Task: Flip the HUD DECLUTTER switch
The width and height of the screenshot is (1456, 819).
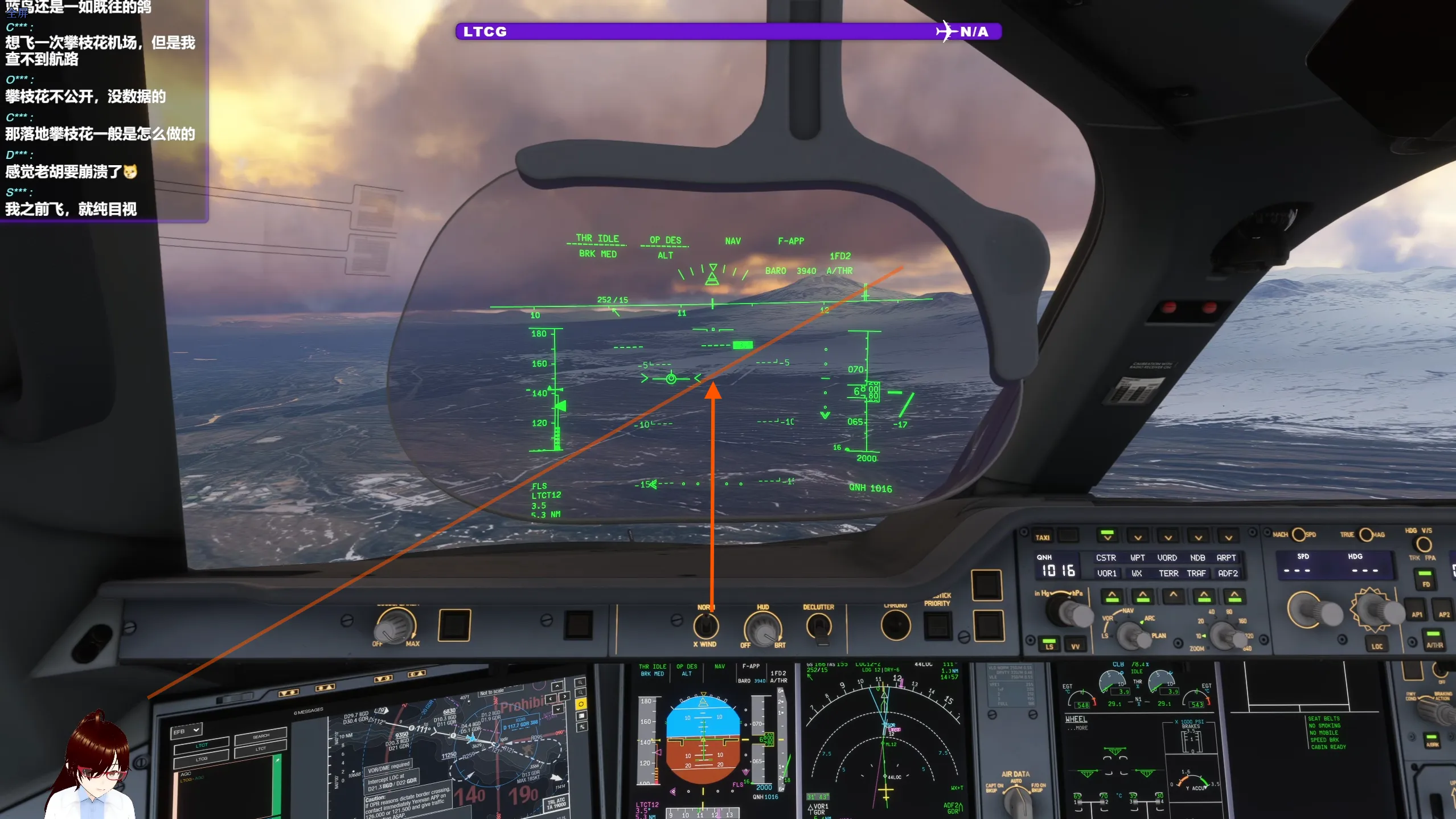Action: (x=819, y=627)
